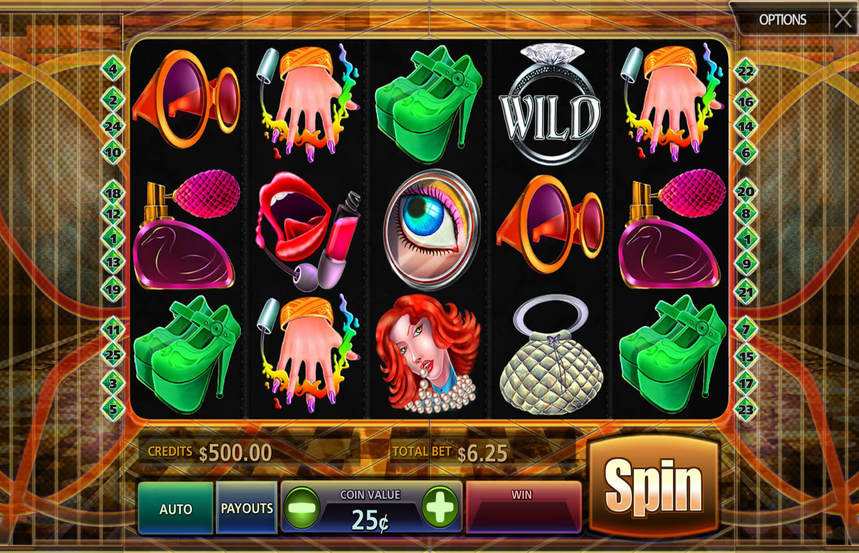The width and height of the screenshot is (859, 553).
Task: Show payline marker number 20
Action: (745, 191)
